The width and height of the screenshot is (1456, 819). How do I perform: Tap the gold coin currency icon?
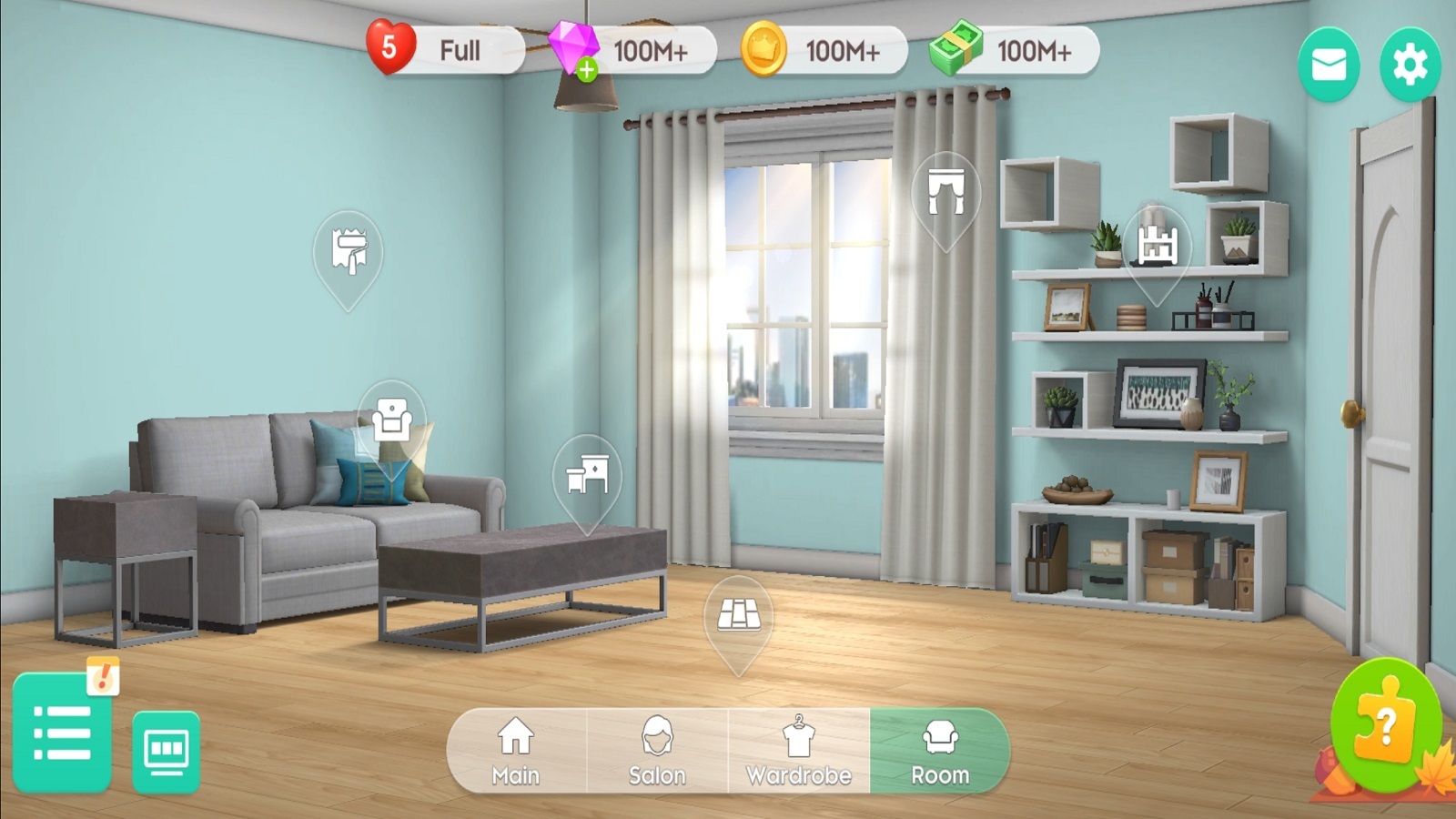(763, 50)
